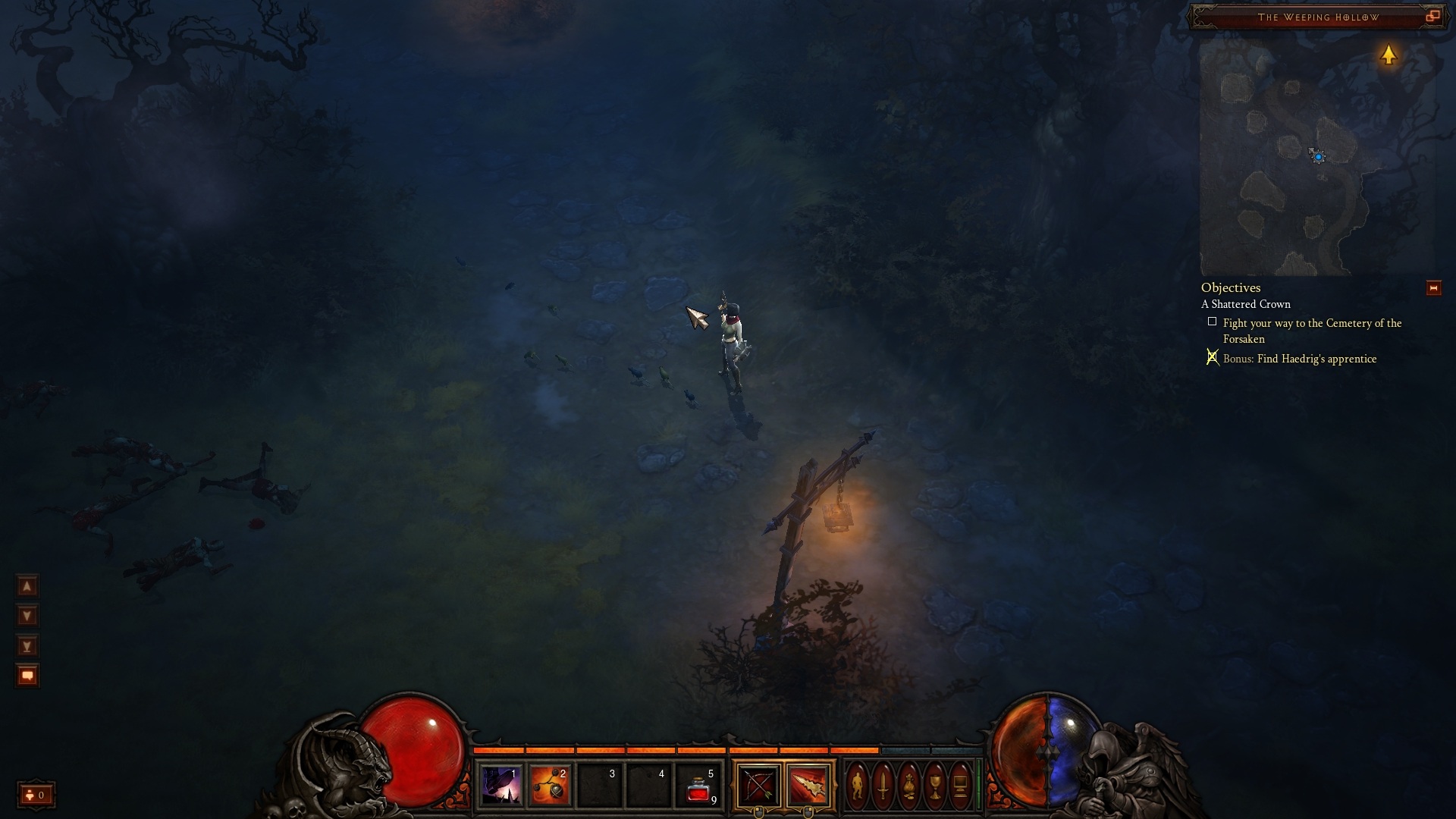
Task: Collapse the Objectives tracker
Action: point(1433,288)
